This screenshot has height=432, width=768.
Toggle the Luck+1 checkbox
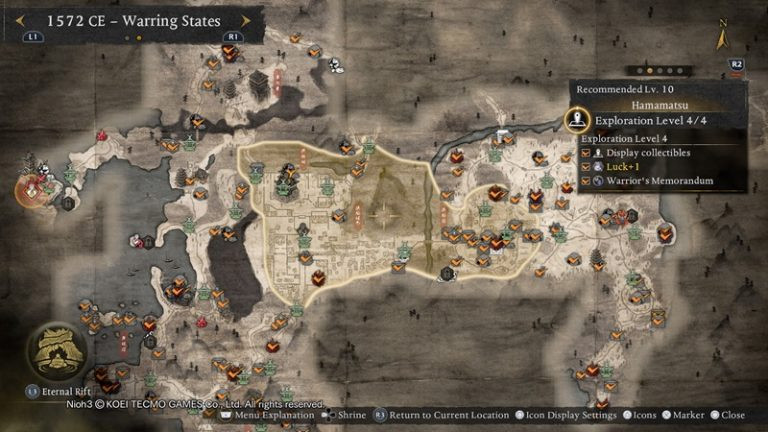(587, 168)
